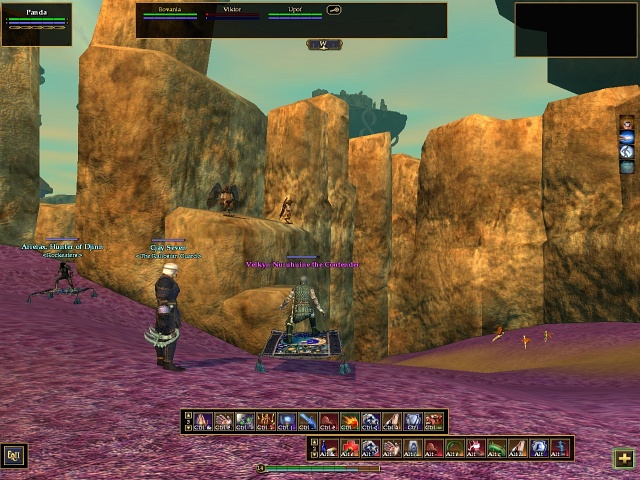This screenshot has height=480, width=640.
Task: Click the experience bar at bottom
Action: (320, 467)
